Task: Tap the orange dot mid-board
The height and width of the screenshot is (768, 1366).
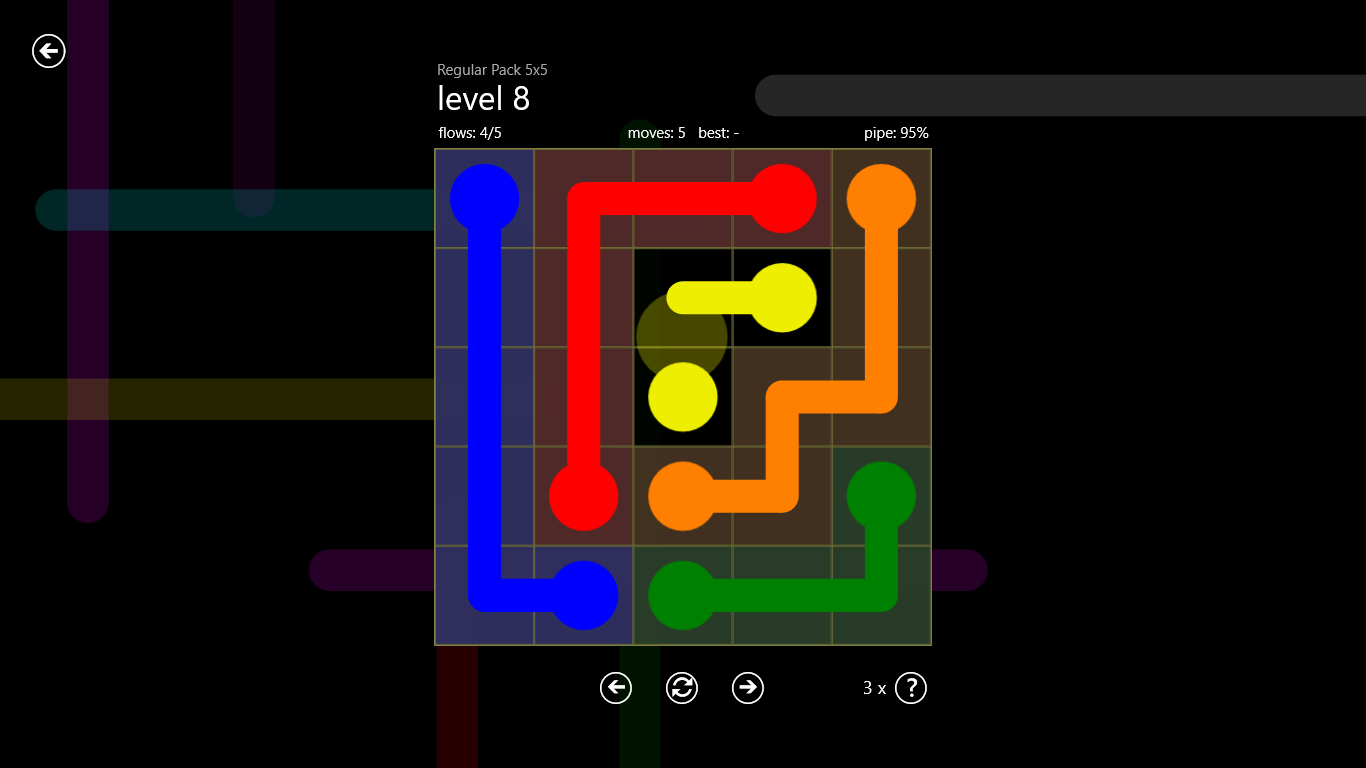Action: coord(683,496)
